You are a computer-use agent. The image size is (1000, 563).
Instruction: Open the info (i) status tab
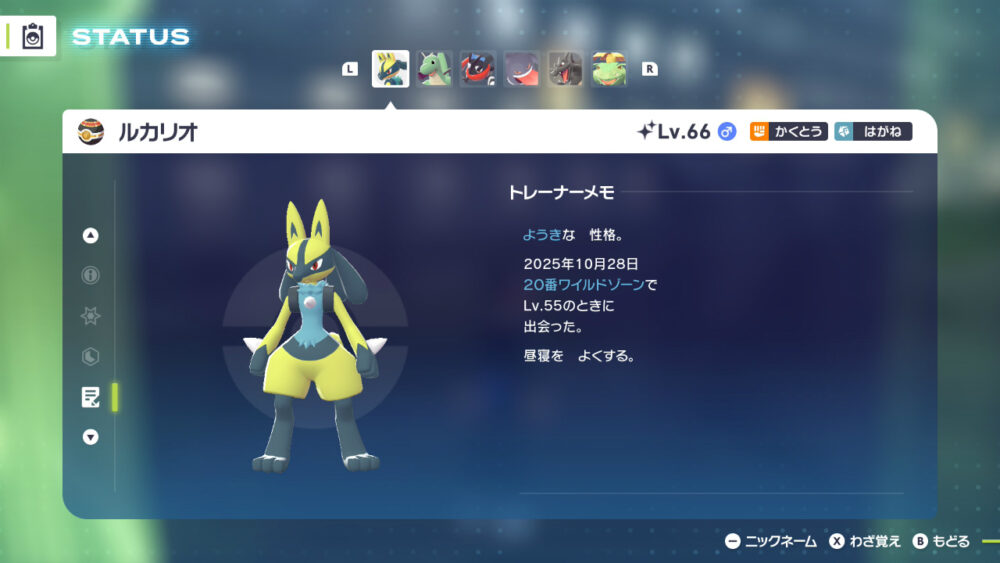pyautogui.click(x=91, y=275)
